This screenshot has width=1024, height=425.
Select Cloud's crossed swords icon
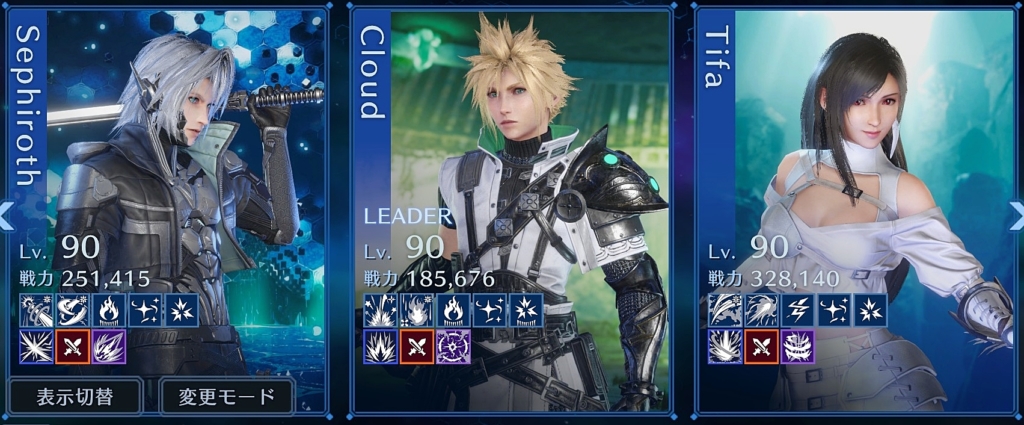coord(416,347)
